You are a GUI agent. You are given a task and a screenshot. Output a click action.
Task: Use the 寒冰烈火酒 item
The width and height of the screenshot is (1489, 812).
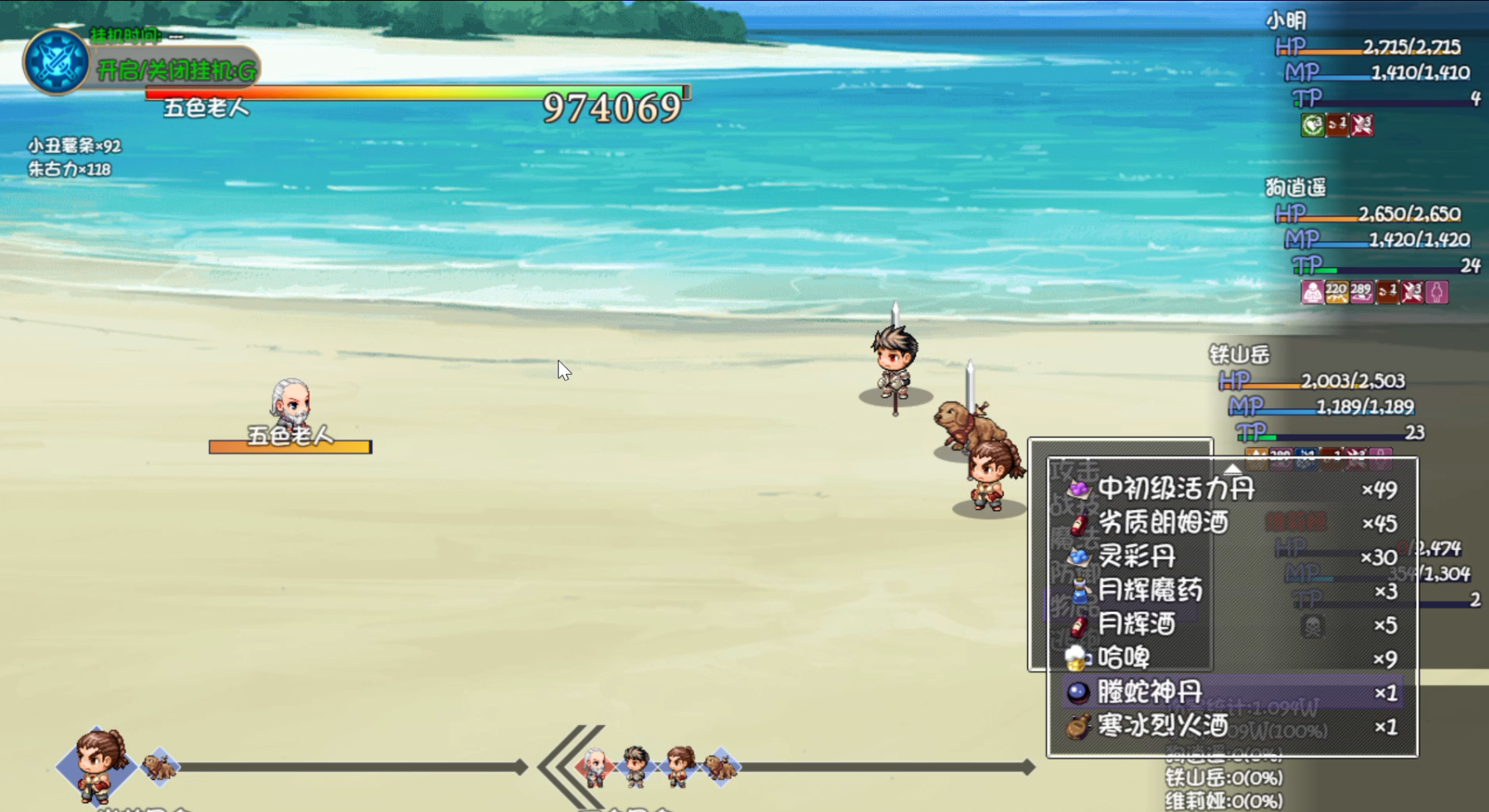pyautogui.click(x=1162, y=727)
